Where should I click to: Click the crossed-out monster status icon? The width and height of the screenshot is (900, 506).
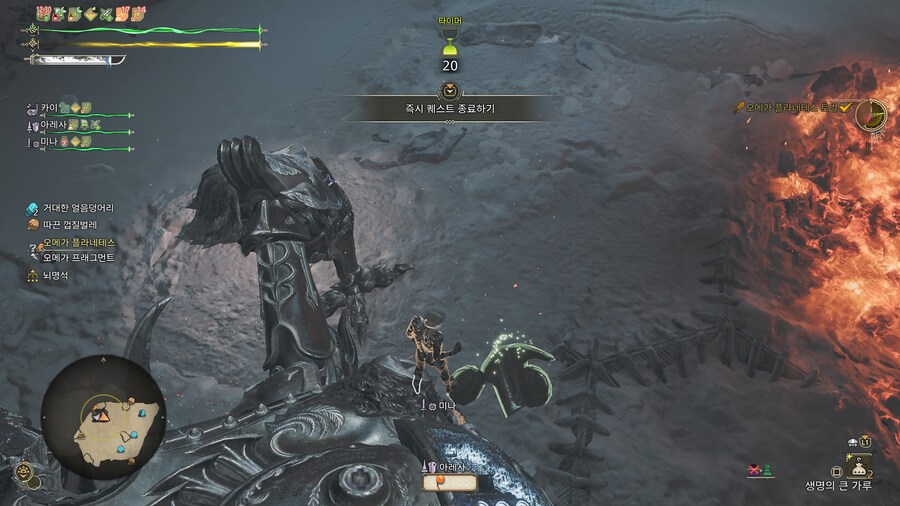tap(753, 470)
